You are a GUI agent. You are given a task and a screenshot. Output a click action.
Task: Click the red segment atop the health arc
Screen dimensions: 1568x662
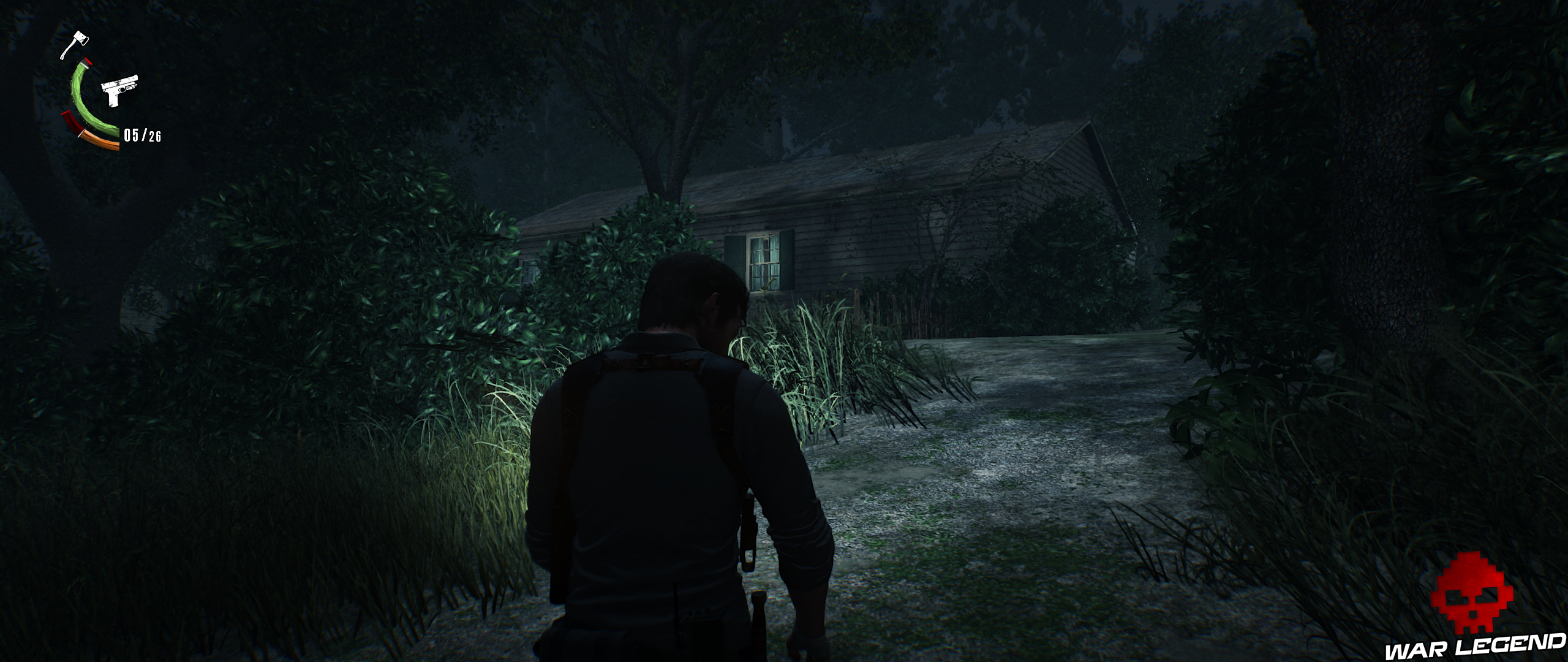coord(87,63)
